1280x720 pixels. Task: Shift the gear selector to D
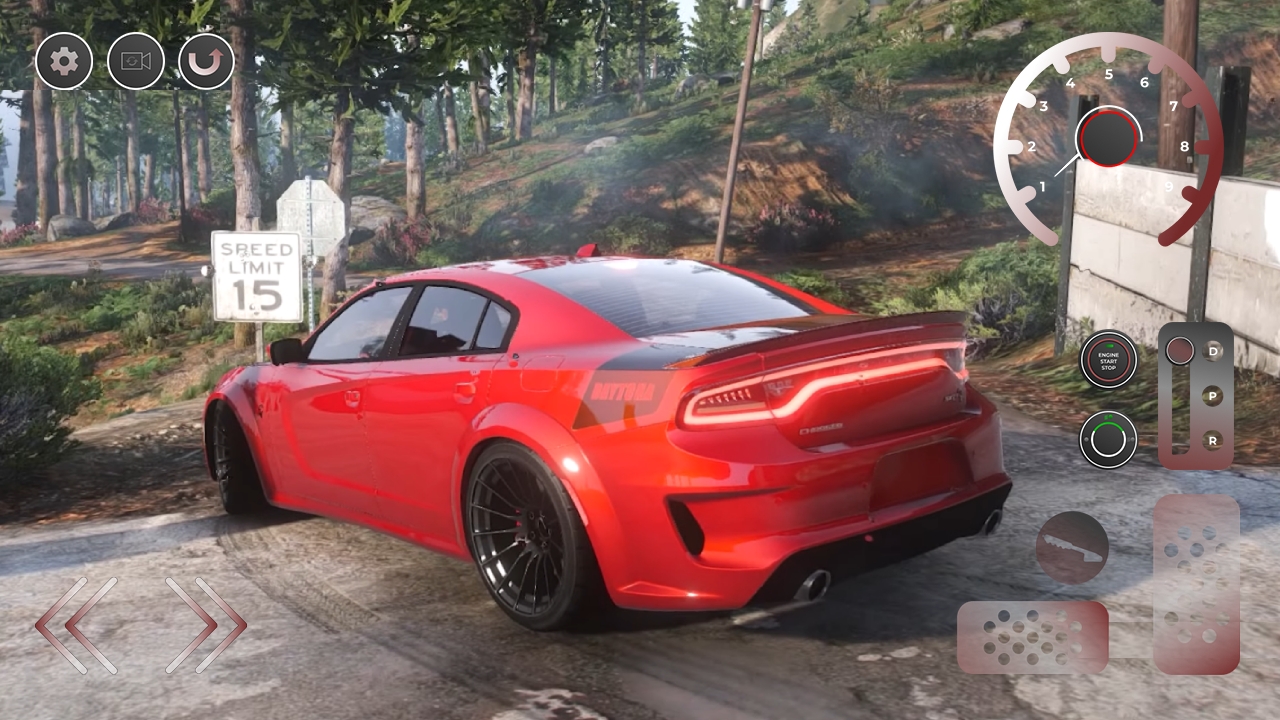(x=1214, y=351)
